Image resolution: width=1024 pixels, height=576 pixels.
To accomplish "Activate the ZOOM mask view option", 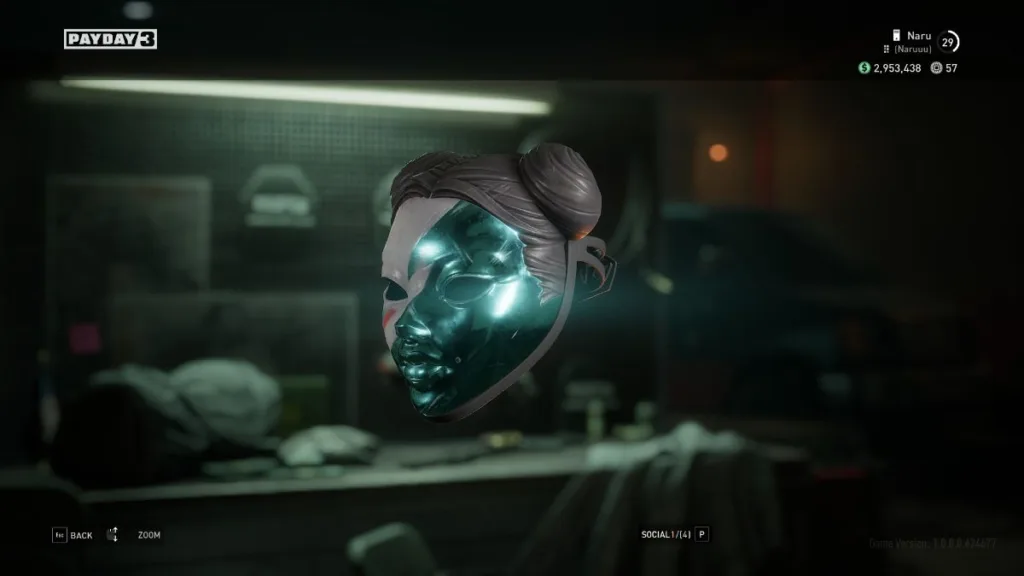I will tap(149, 535).
